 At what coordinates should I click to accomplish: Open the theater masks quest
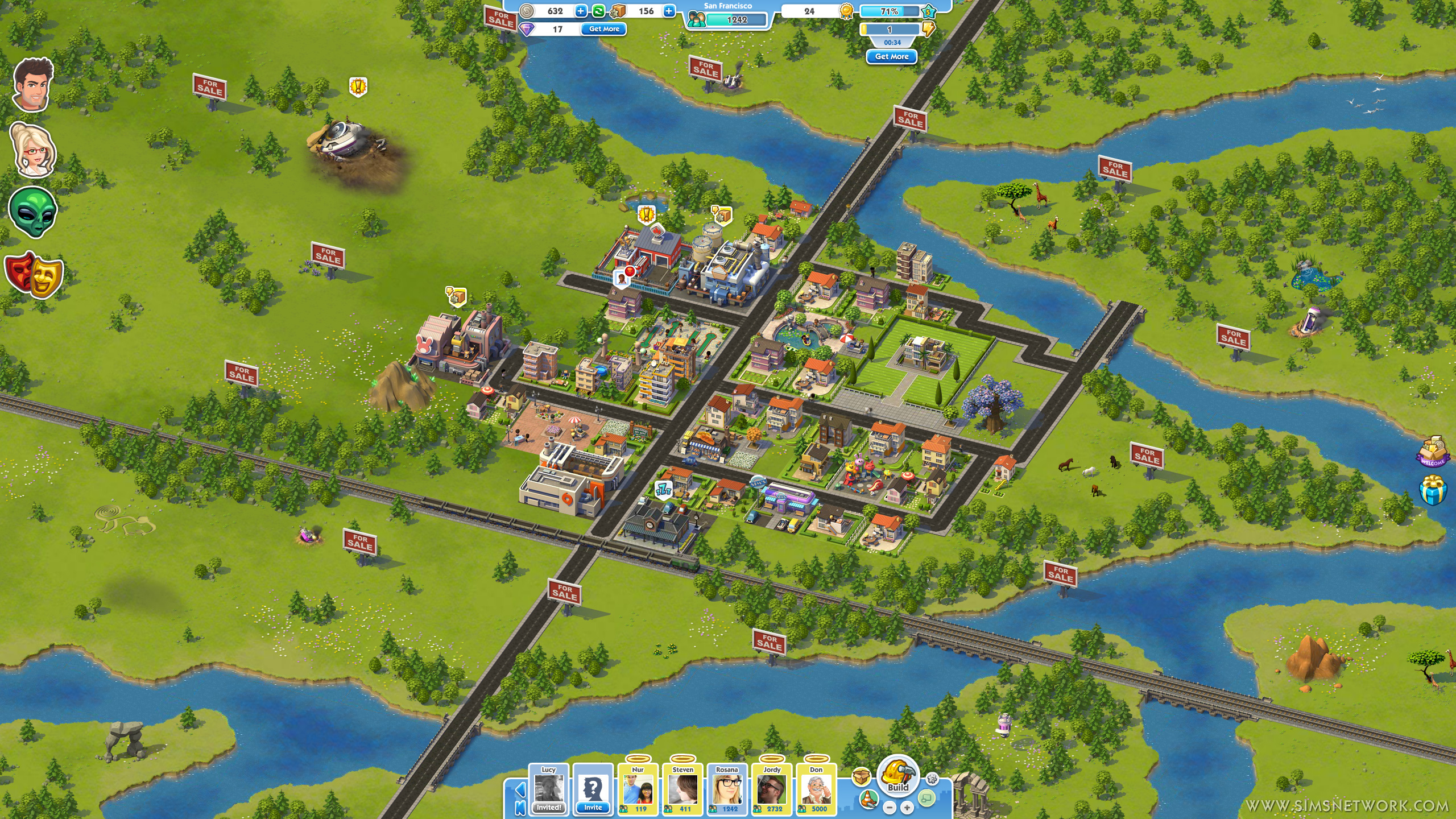coord(34,274)
